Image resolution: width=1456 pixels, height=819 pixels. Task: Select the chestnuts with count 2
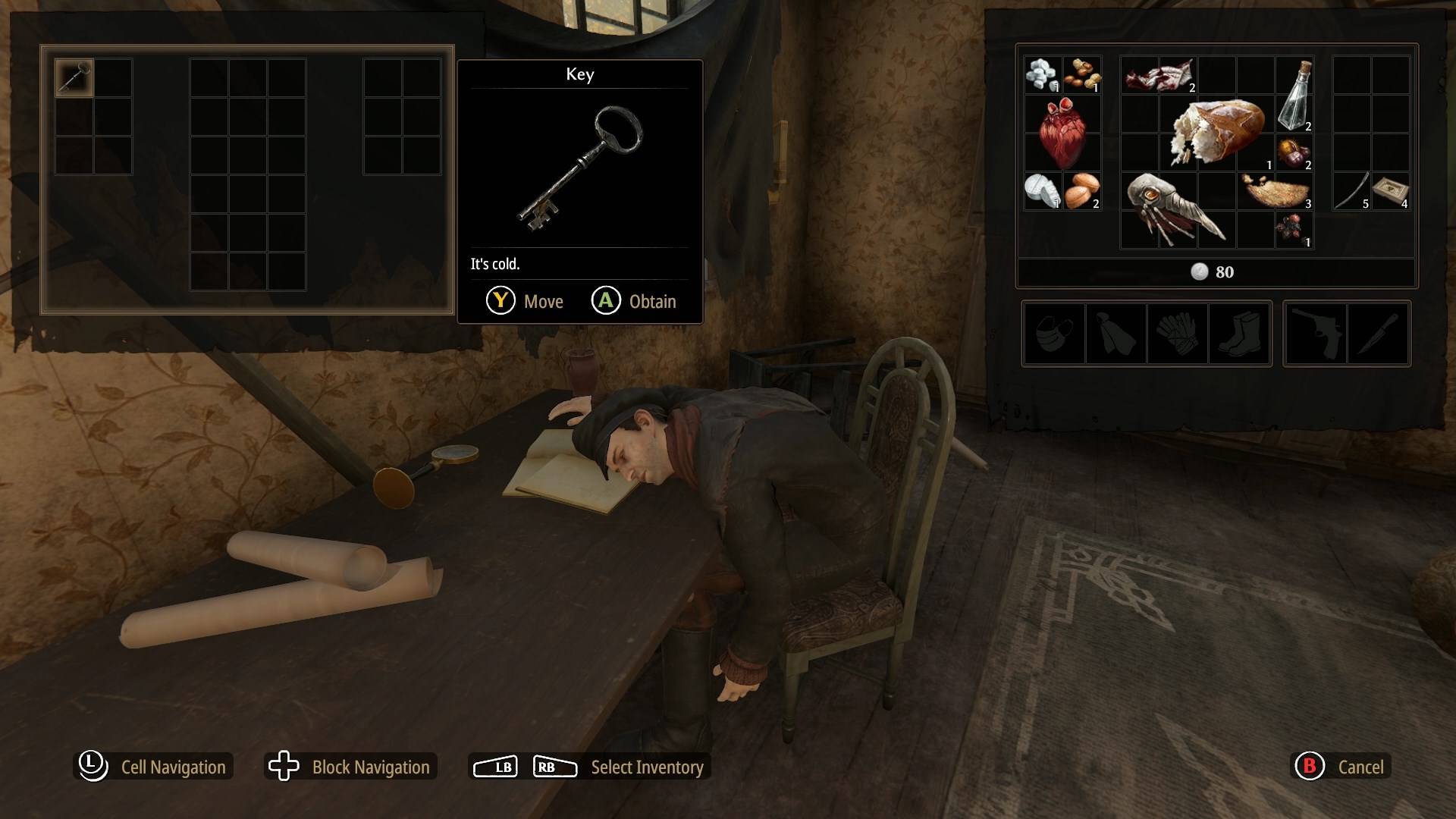(x=1293, y=152)
